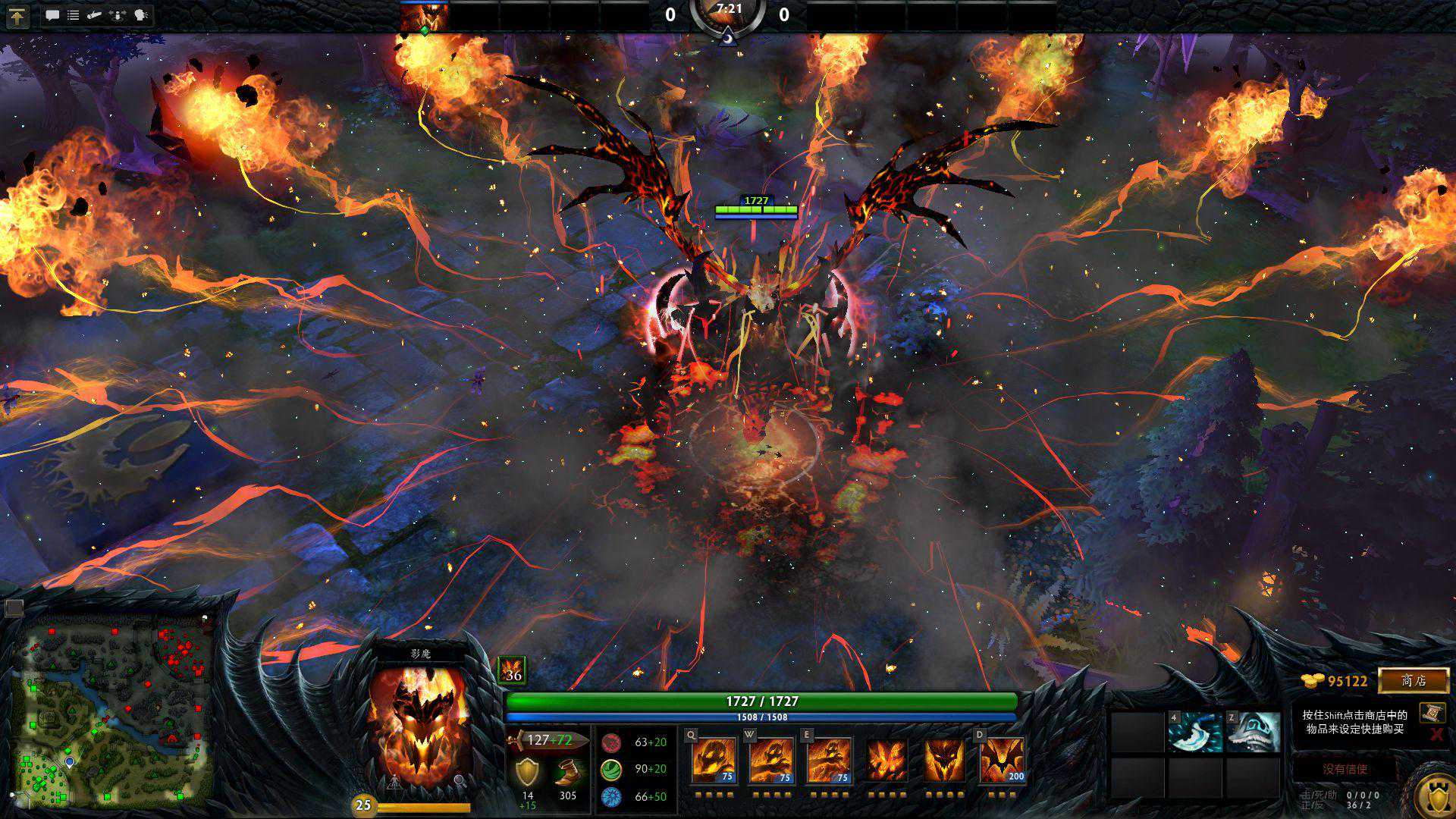Click the Shadow Fiend hero portrait

(419, 726)
